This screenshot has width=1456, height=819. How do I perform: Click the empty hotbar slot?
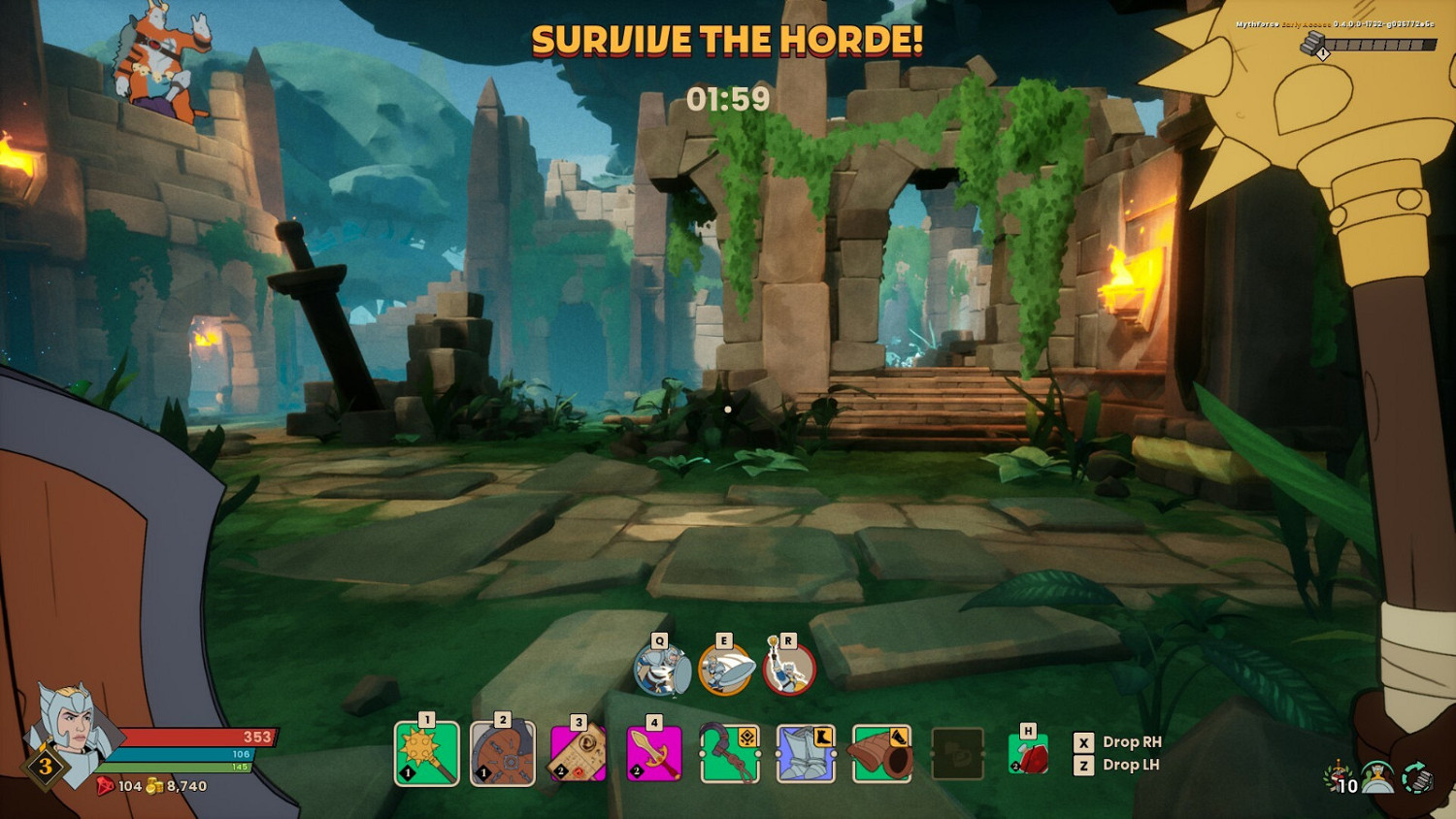(x=955, y=755)
